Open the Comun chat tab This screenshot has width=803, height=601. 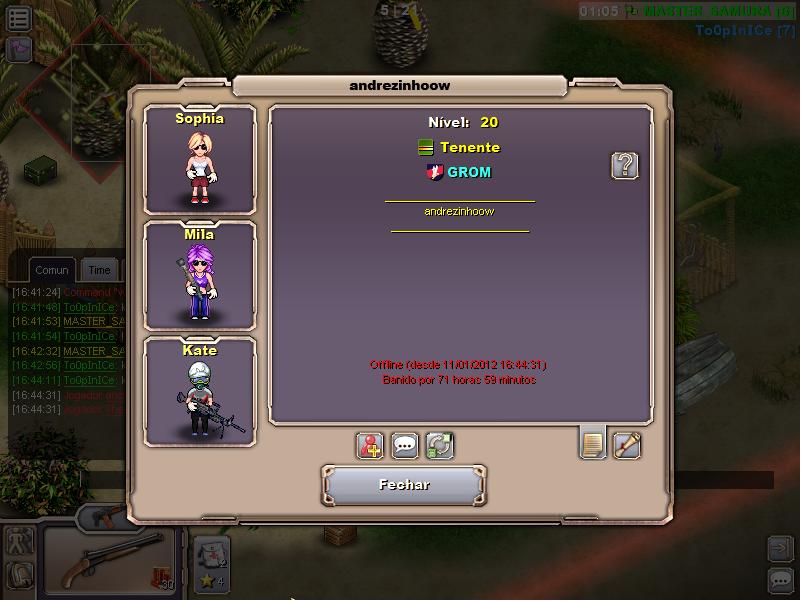click(x=52, y=270)
